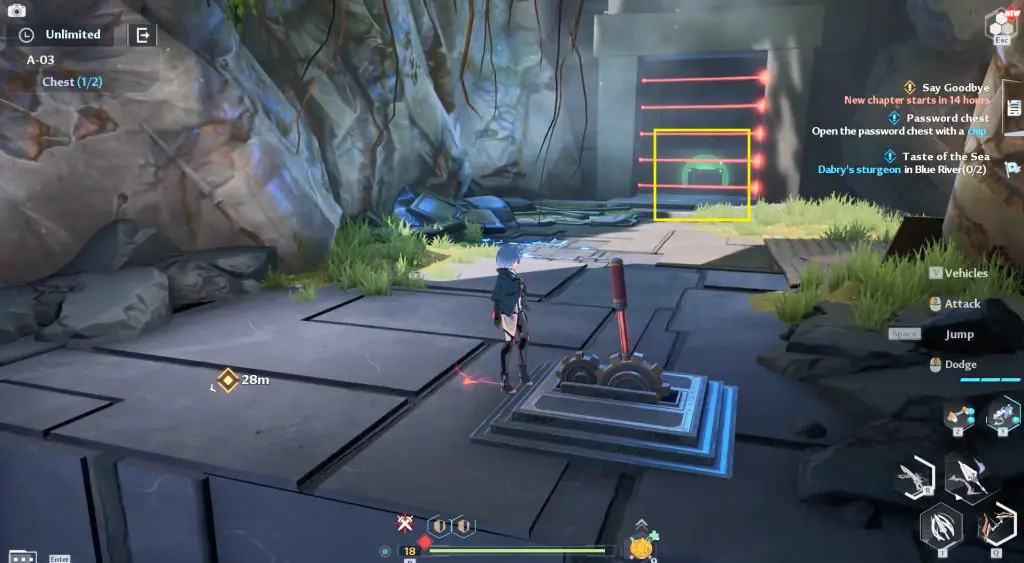This screenshot has width=1024, height=563.
Task: Select the Say Goodbye quest tracker
Action: coord(945,88)
